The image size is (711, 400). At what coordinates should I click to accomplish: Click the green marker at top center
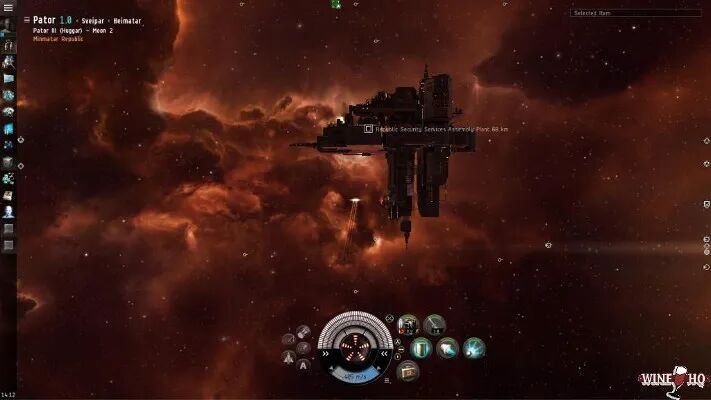tap(336, 5)
